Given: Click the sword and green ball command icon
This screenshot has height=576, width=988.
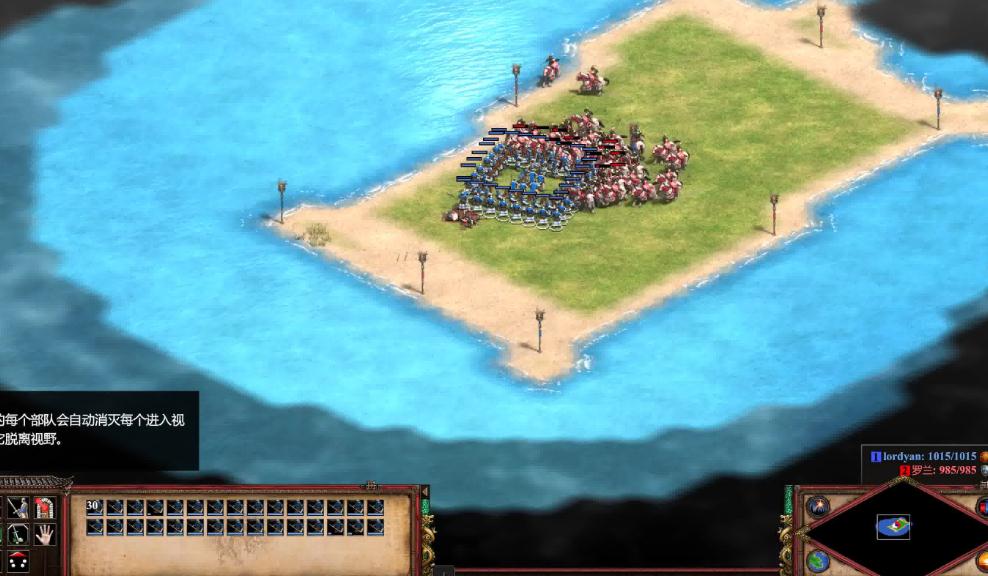Looking at the screenshot, I should (x=18, y=535).
